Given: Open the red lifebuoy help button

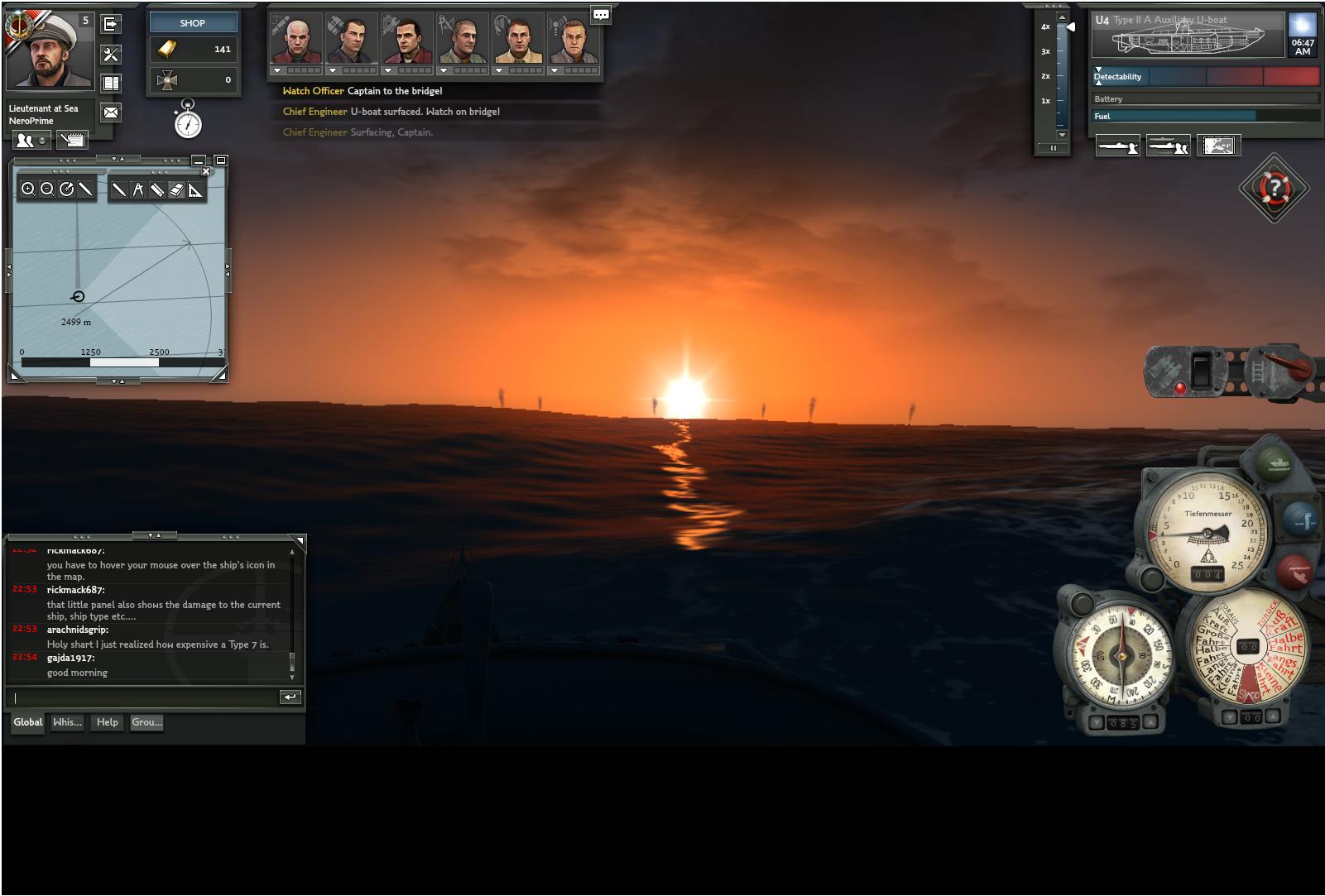Looking at the screenshot, I should 1275,188.
